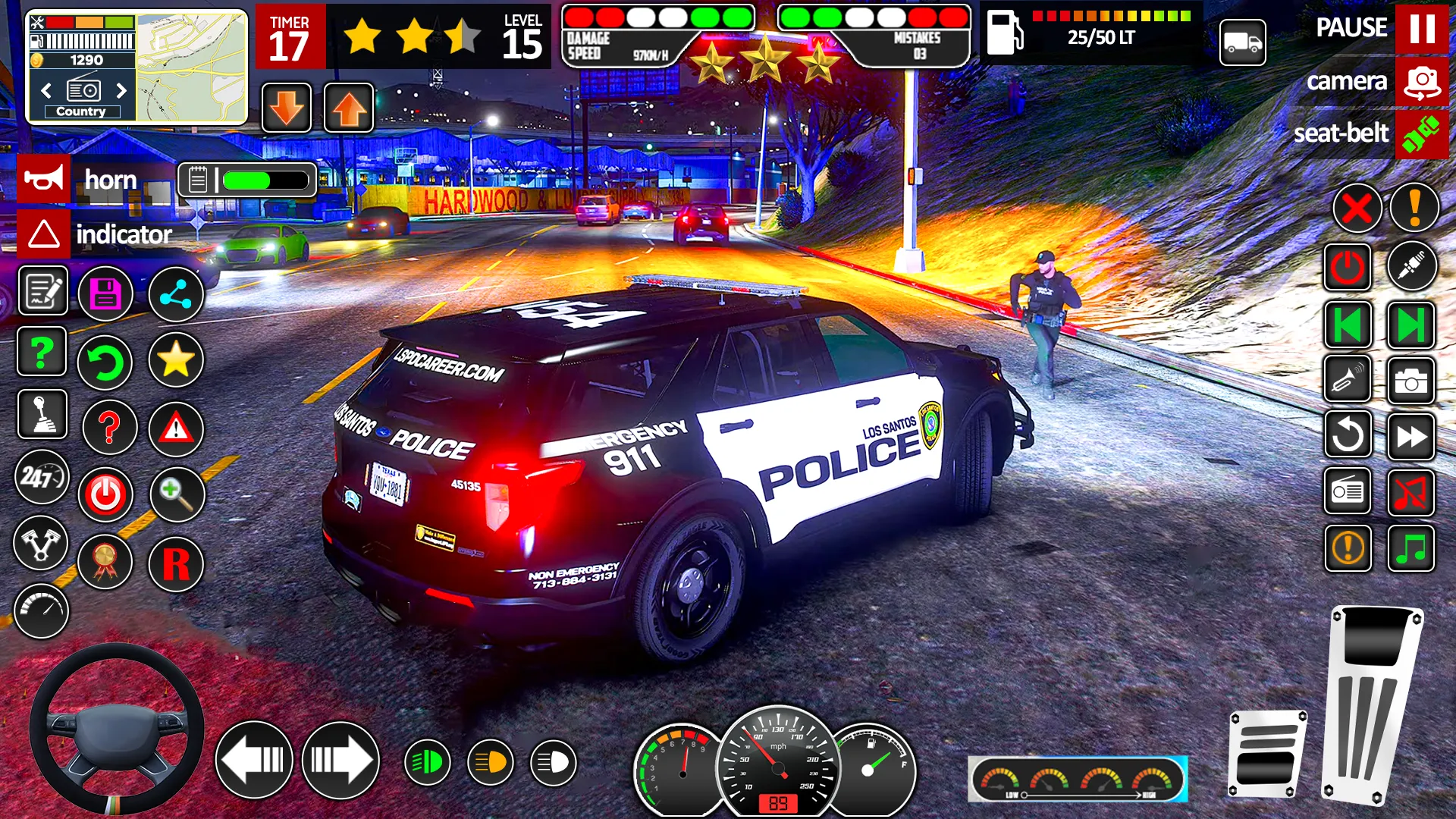Pause the game
The height and width of the screenshot is (819, 1456).
coord(1421,29)
